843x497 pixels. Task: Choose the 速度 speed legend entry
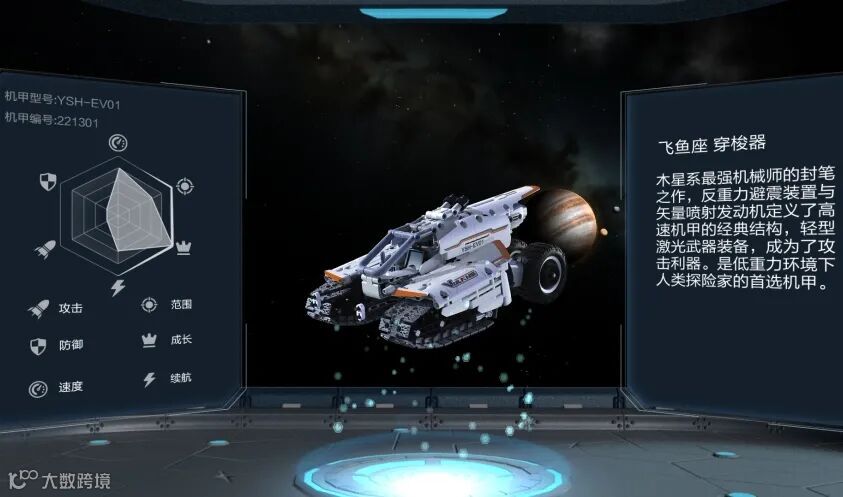[x=58, y=387]
